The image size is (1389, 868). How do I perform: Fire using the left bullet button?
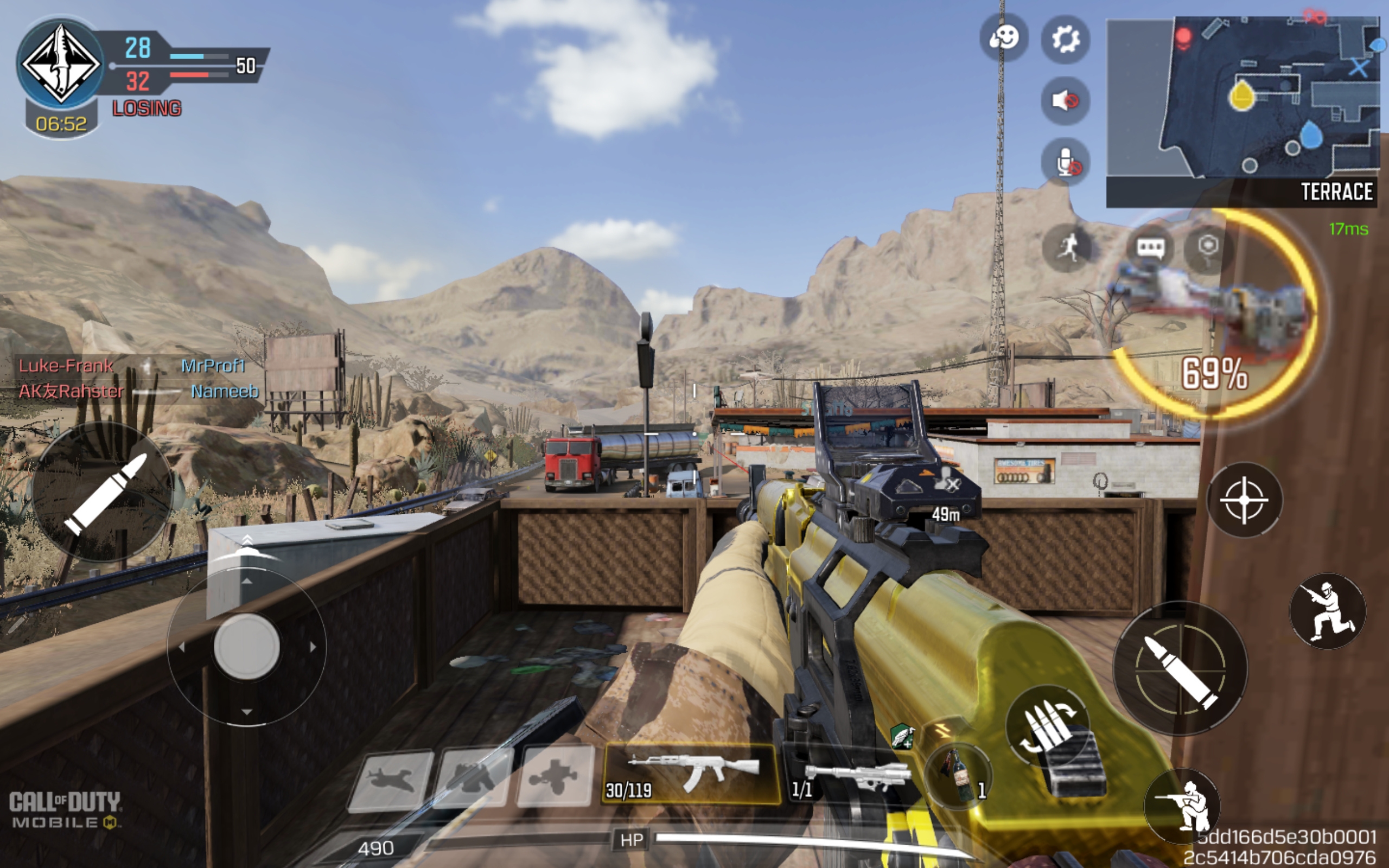(x=103, y=493)
